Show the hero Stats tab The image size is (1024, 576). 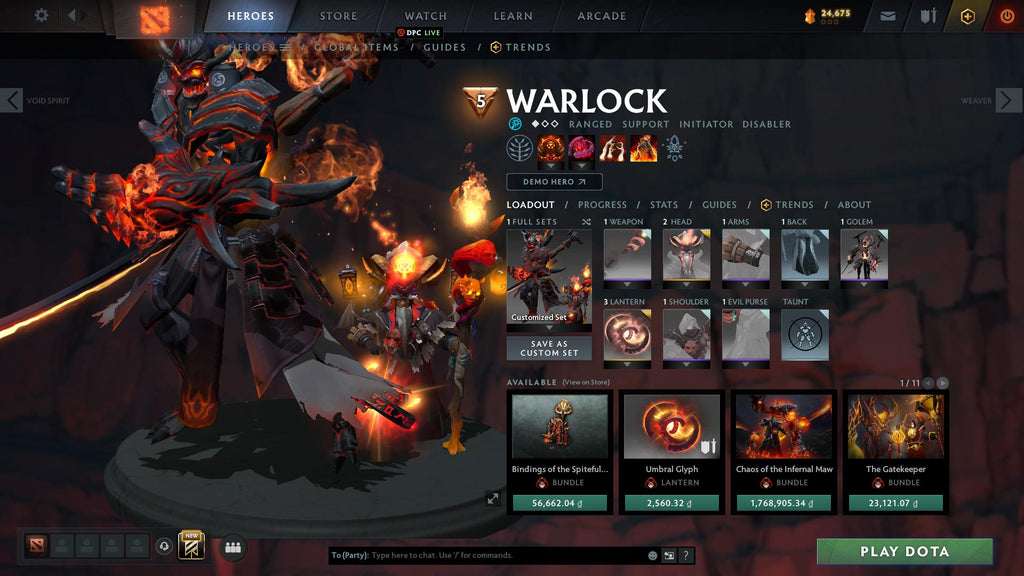[664, 205]
